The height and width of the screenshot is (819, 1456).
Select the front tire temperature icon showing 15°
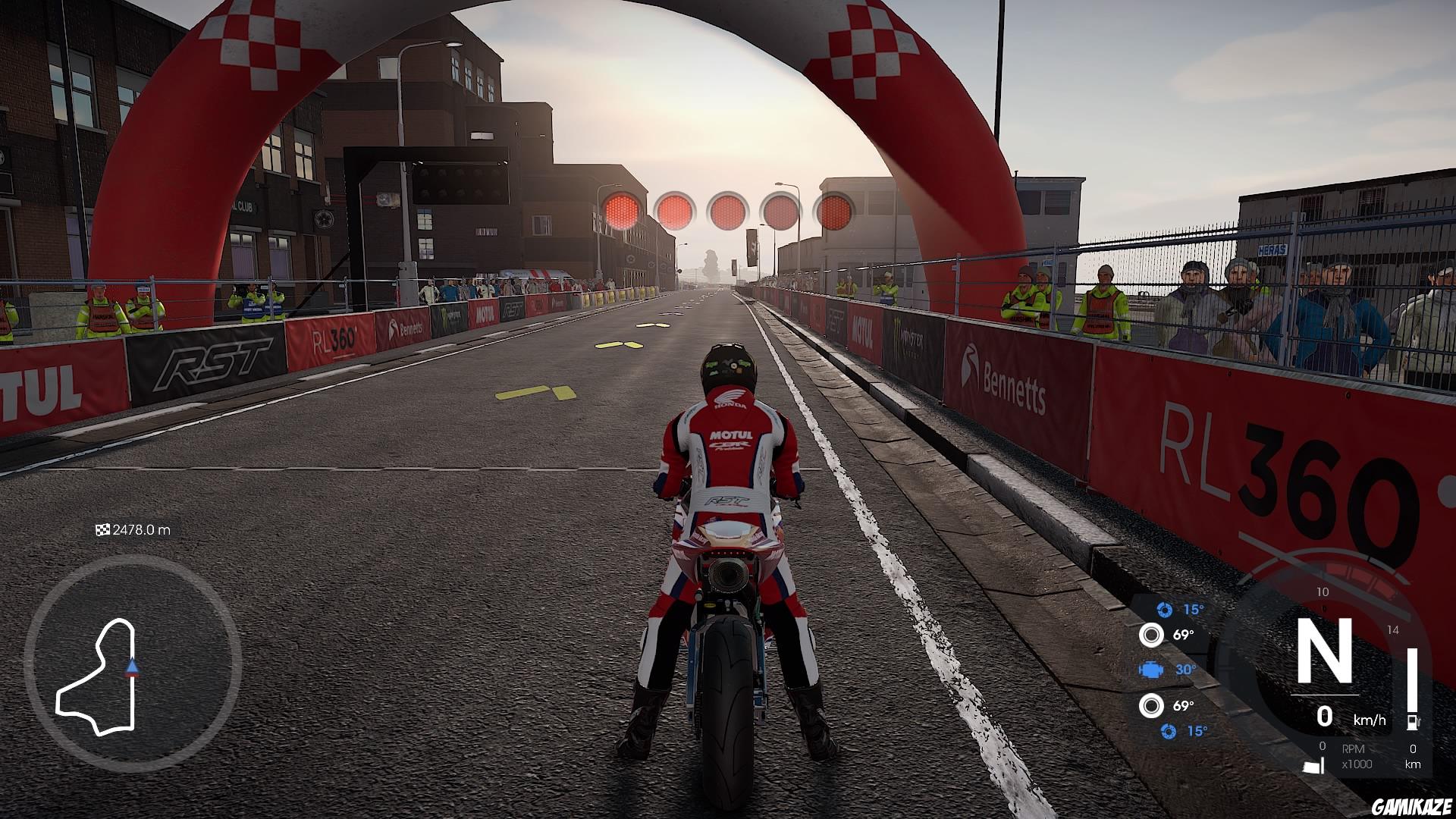pyautogui.click(x=1163, y=610)
